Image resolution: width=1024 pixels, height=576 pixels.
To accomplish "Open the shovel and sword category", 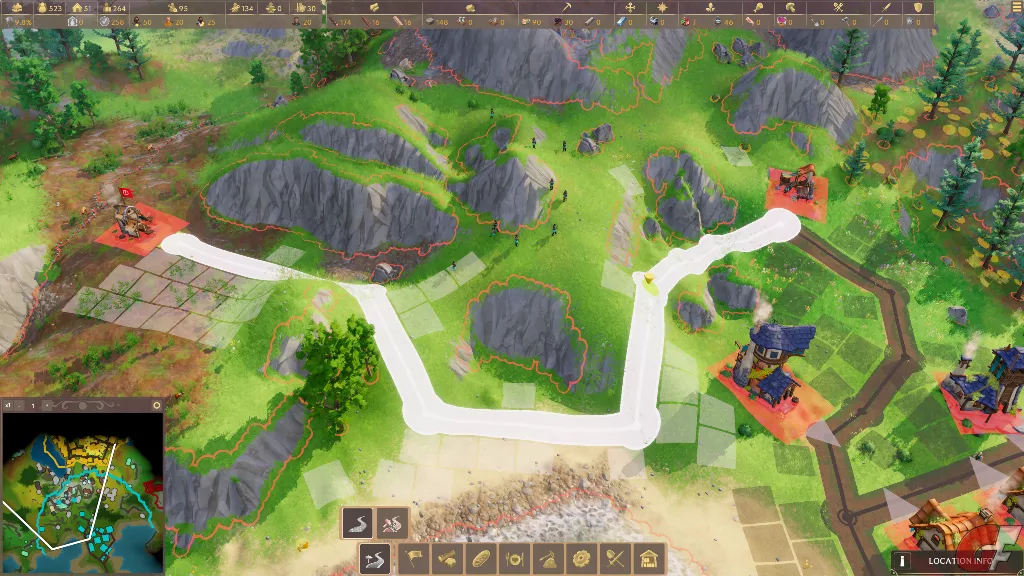I will pos(617,558).
